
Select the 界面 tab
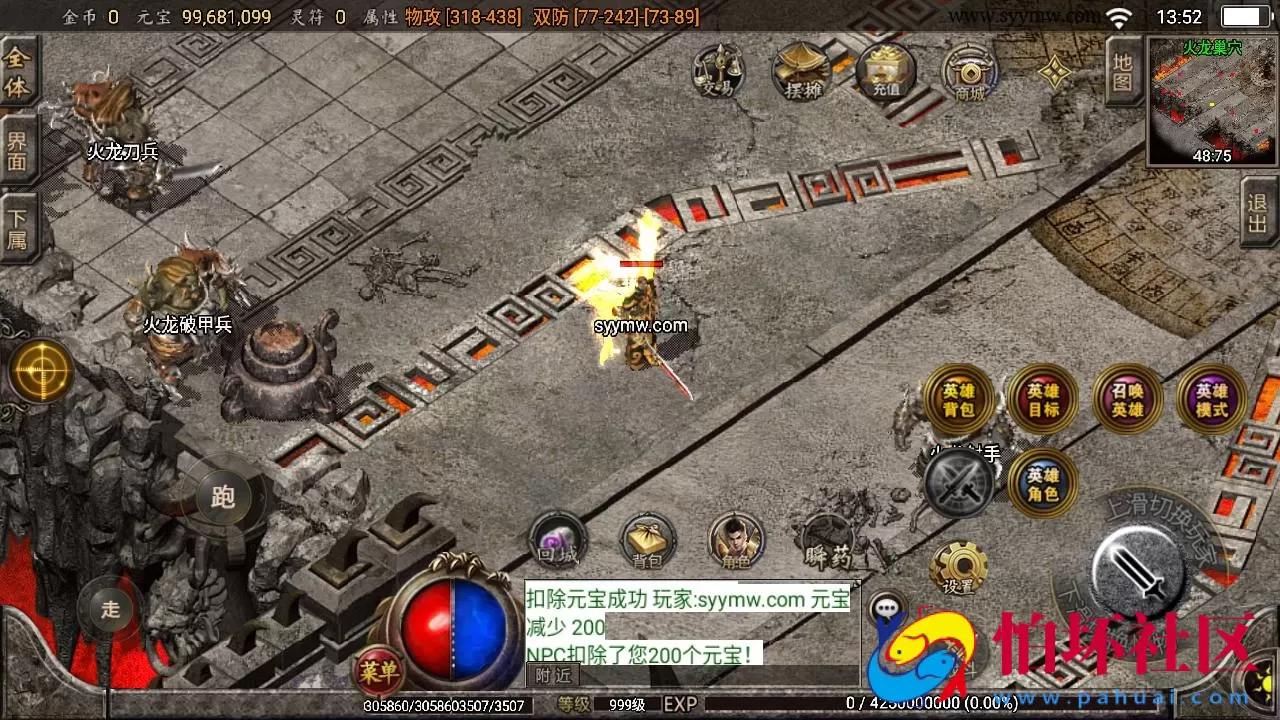point(18,148)
